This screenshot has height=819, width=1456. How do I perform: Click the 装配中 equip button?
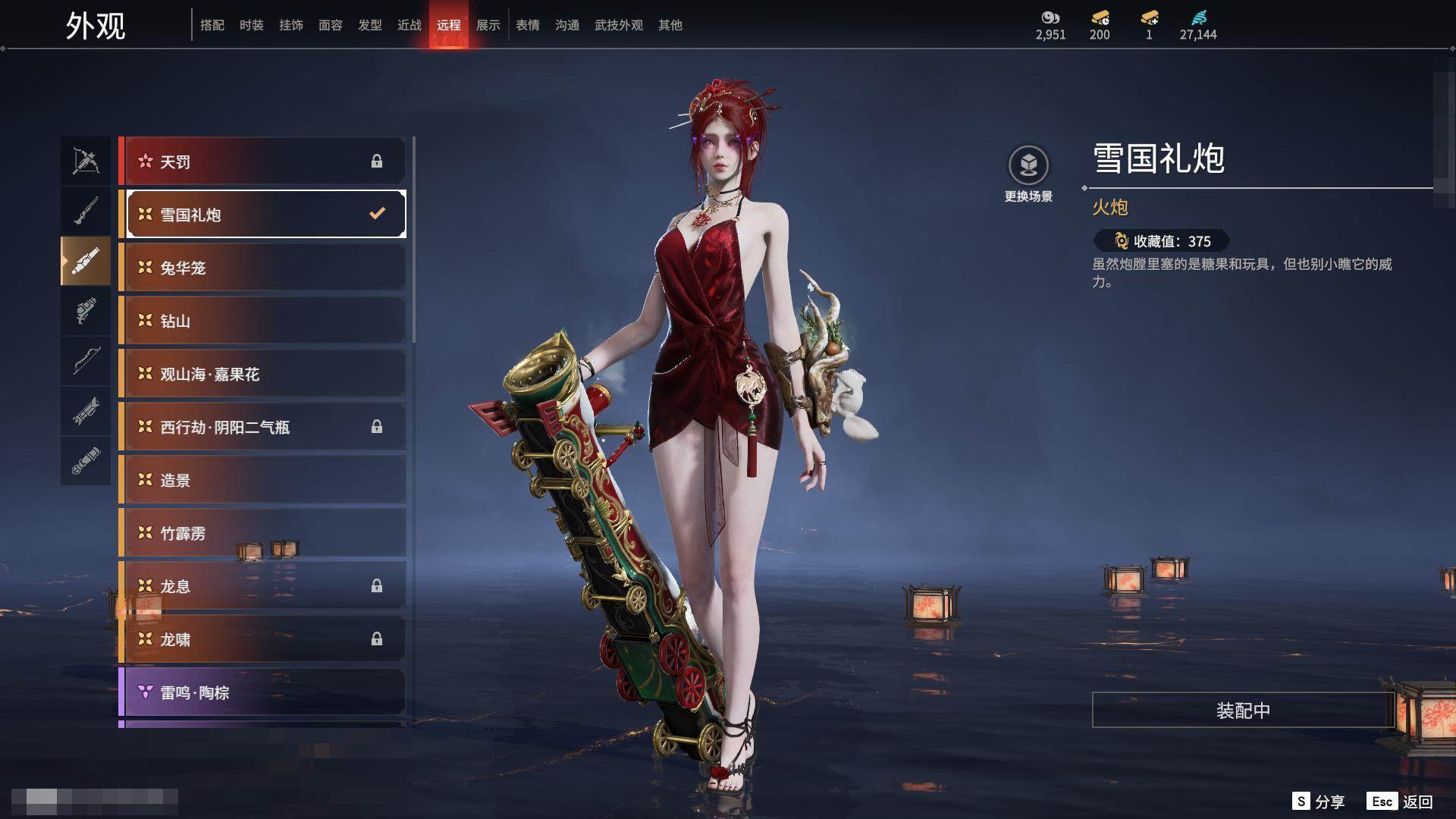coord(1242,710)
